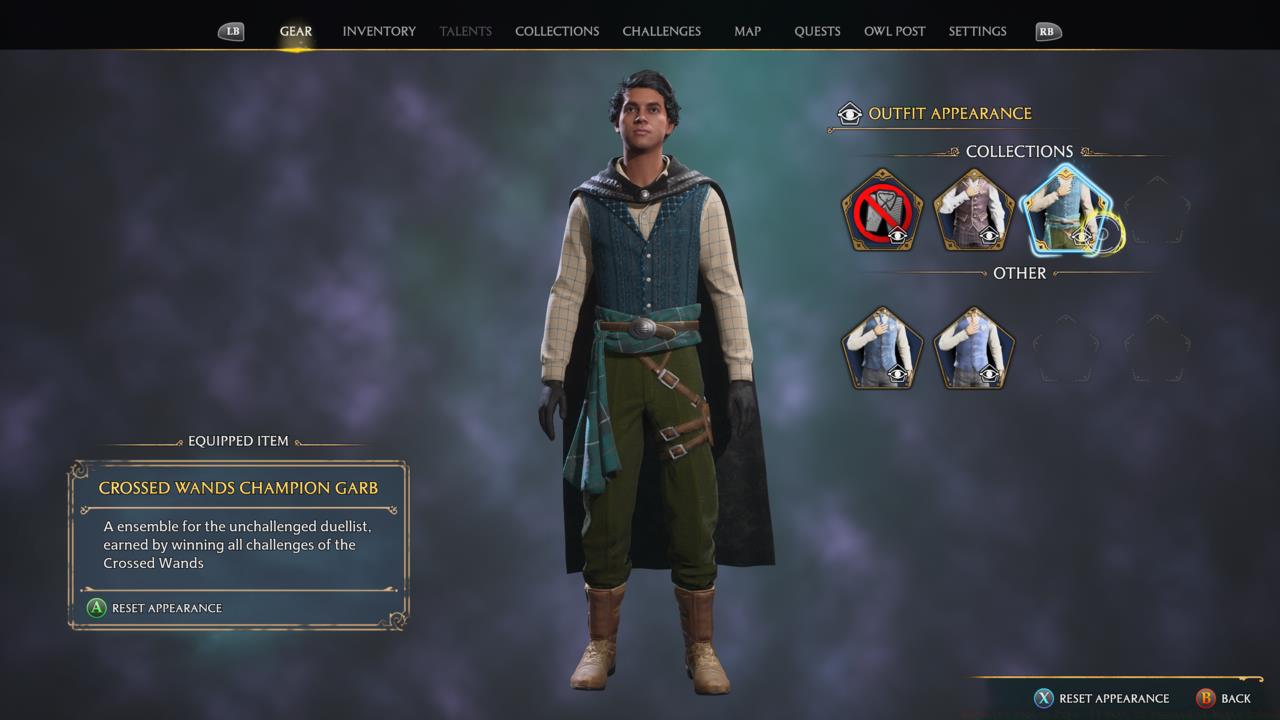The width and height of the screenshot is (1280, 720).
Task: Click the LB bumper icon
Action: [231, 31]
